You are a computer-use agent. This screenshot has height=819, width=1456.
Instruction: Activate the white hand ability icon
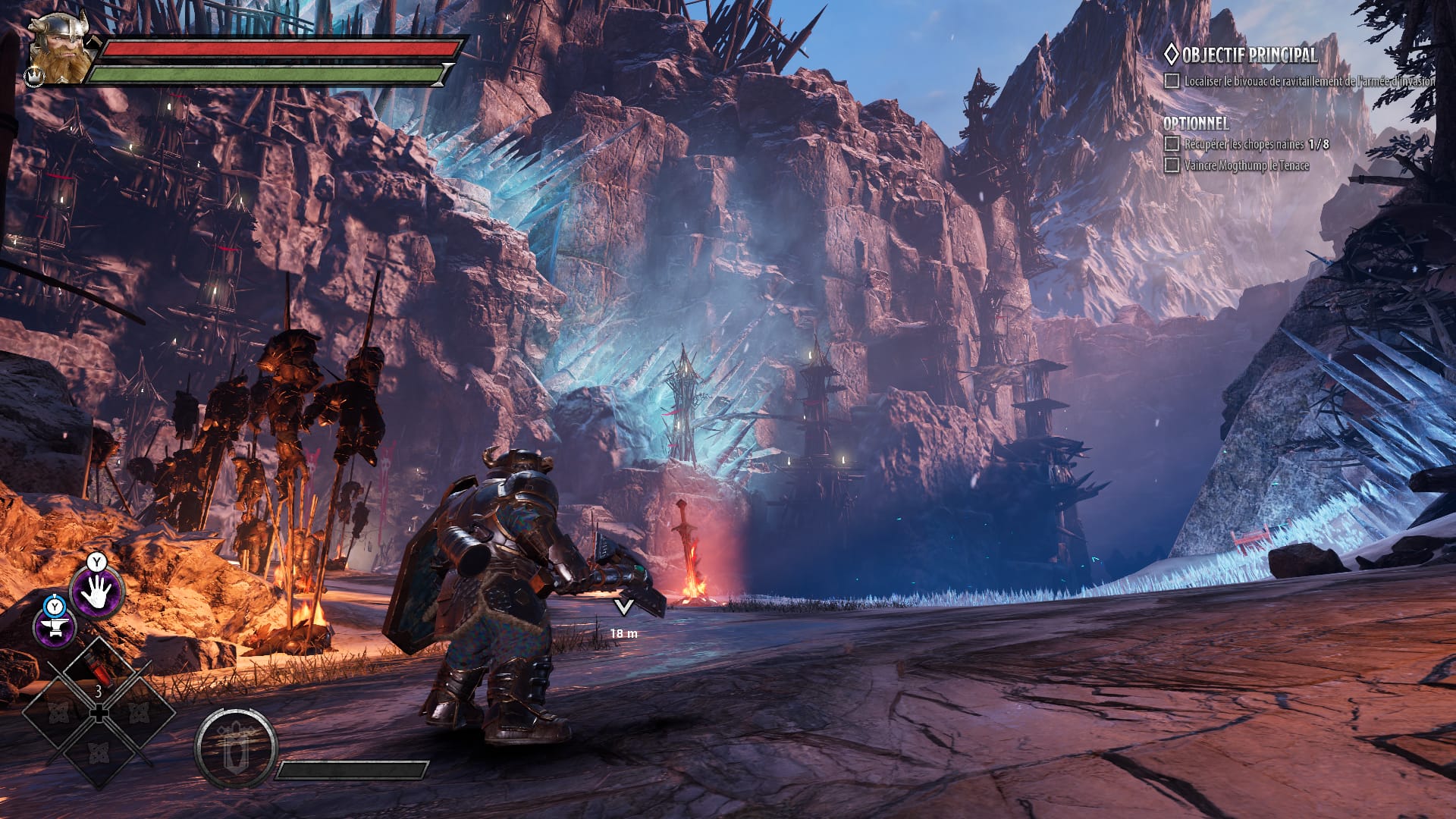coord(96,591)
